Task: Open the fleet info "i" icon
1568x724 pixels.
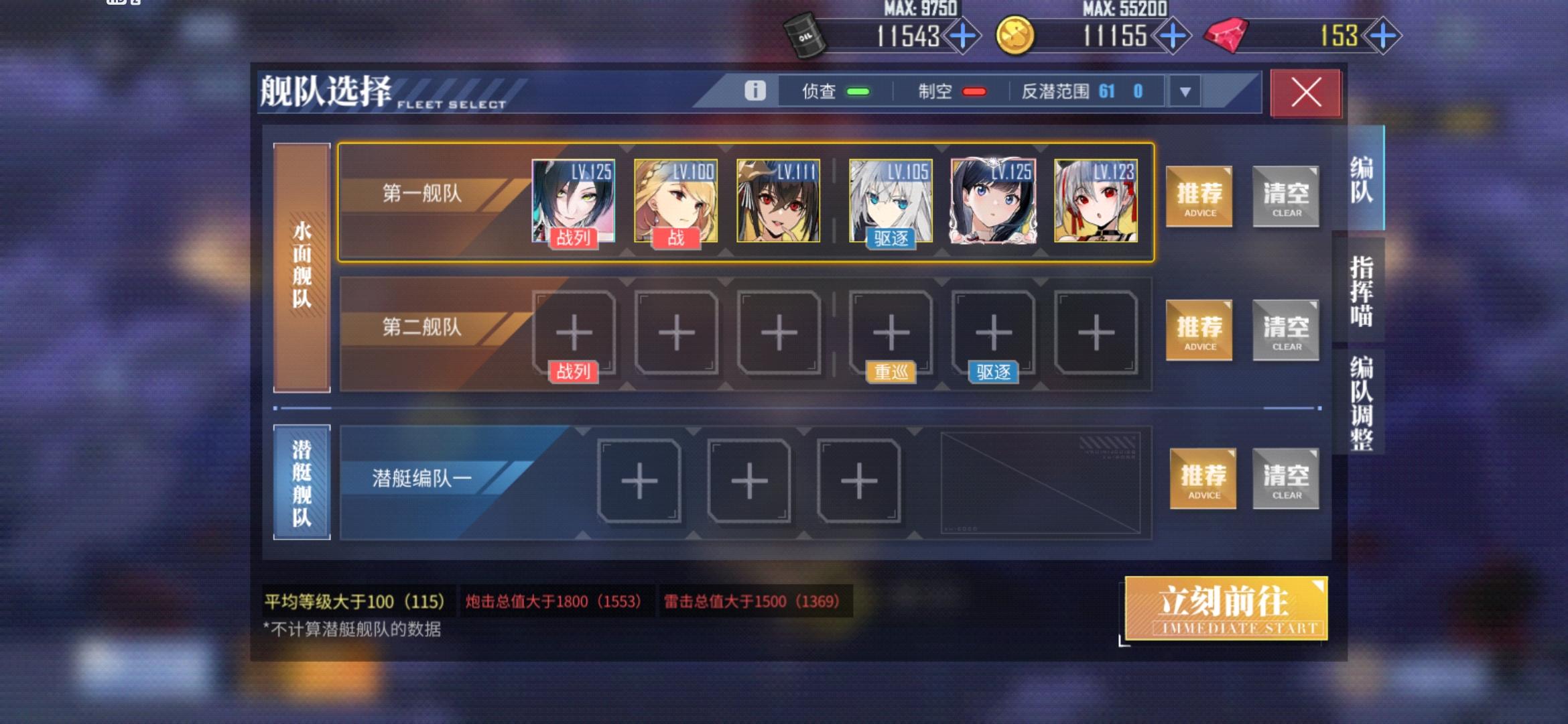Action: pos(757,91)
